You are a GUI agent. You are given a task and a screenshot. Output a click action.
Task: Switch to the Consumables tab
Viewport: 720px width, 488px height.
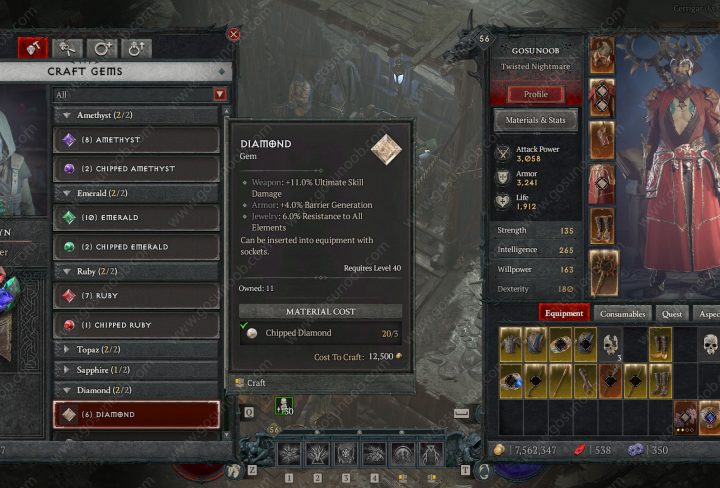(625, 313)
